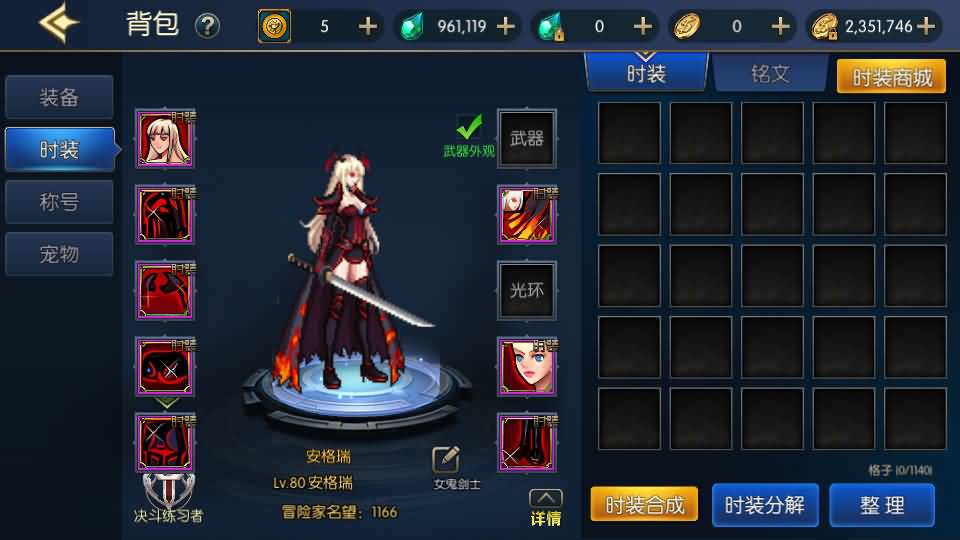This screenshot has height=540, width=960.
Task: Open the 称号 titles tab
Action: coord(59,202)
